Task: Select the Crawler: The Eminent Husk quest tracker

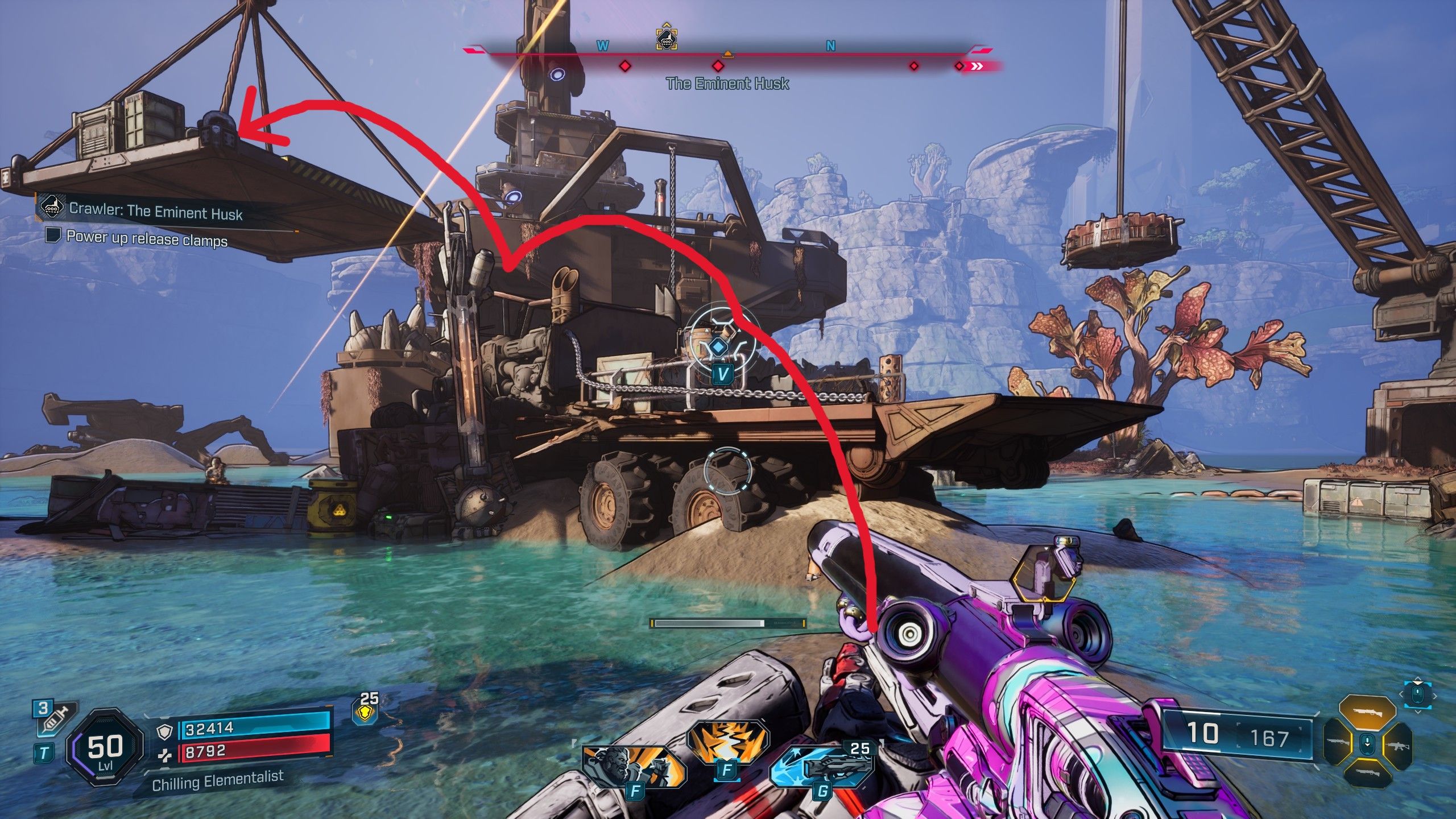Action: tap(155, 212)
